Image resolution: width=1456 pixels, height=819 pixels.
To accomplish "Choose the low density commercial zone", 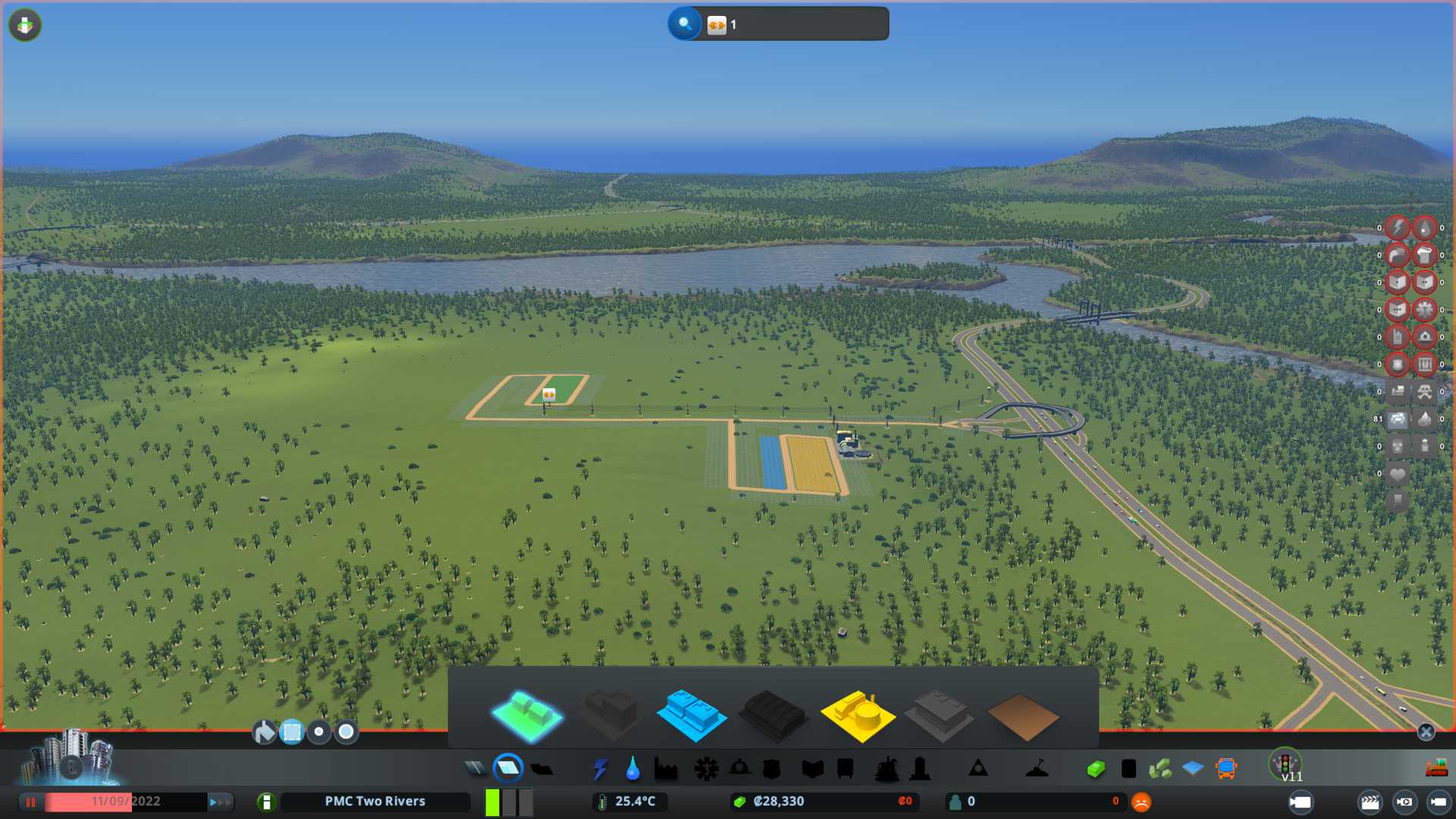I will [x=692, y=714].
